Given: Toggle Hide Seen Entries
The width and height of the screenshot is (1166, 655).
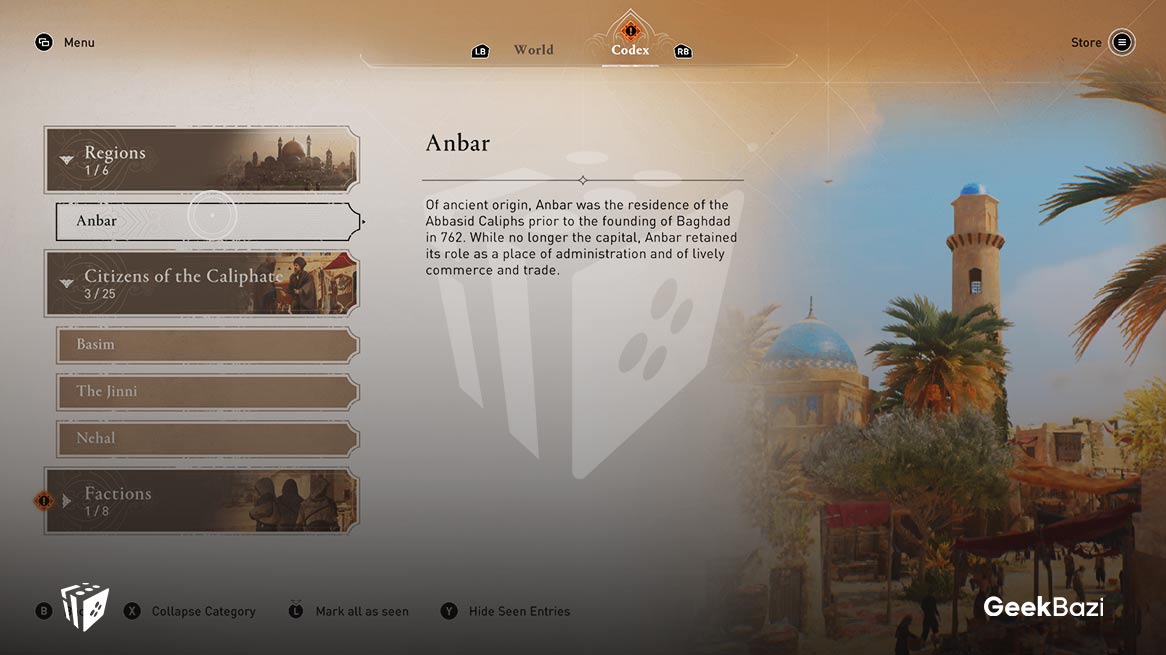Looking at the screenshot, I should 519,611.
